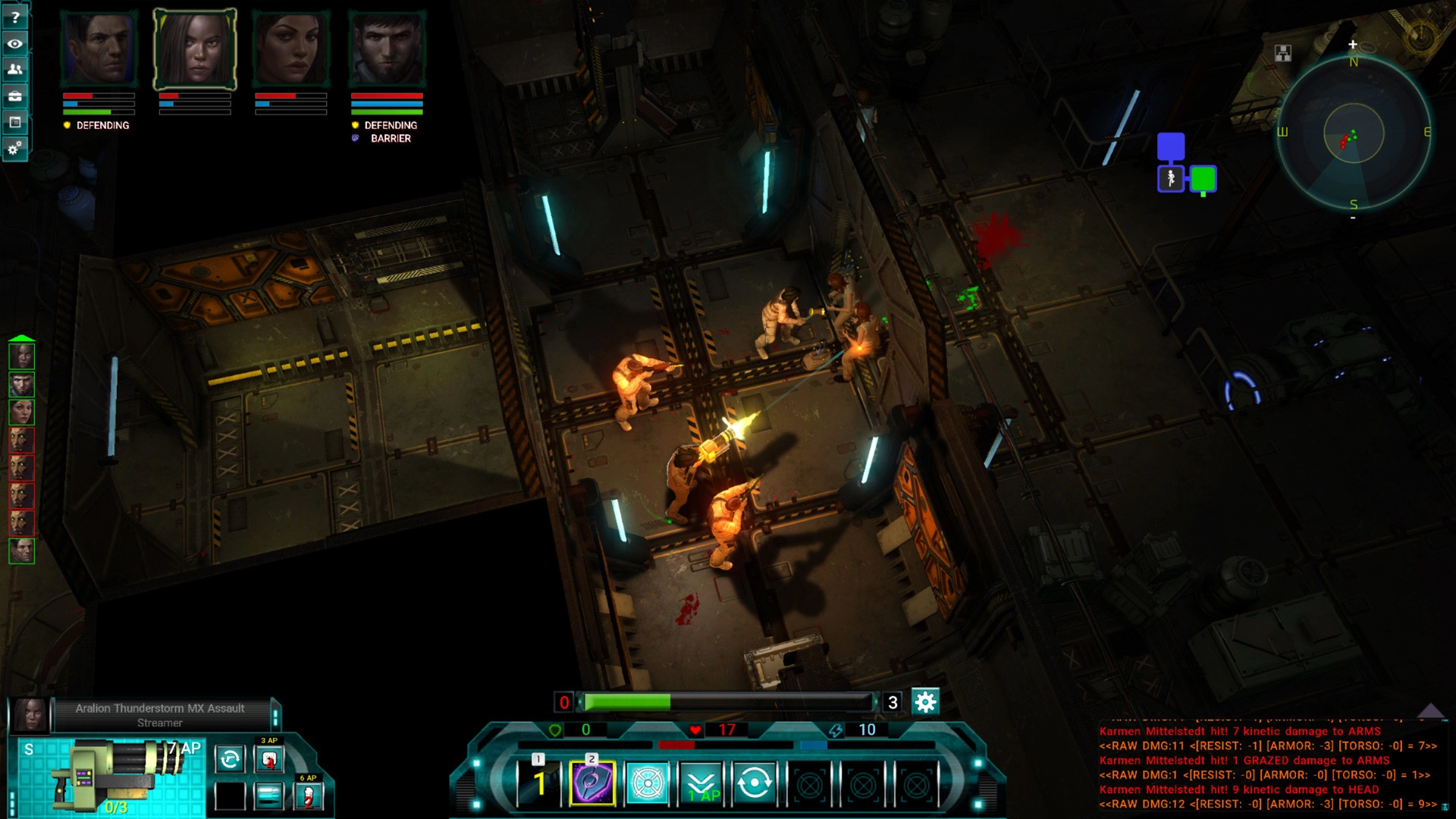The width and height of the screenshot is (1456, 819).
Task: Click the radar minimap
Action: (x=1354, y=133)
